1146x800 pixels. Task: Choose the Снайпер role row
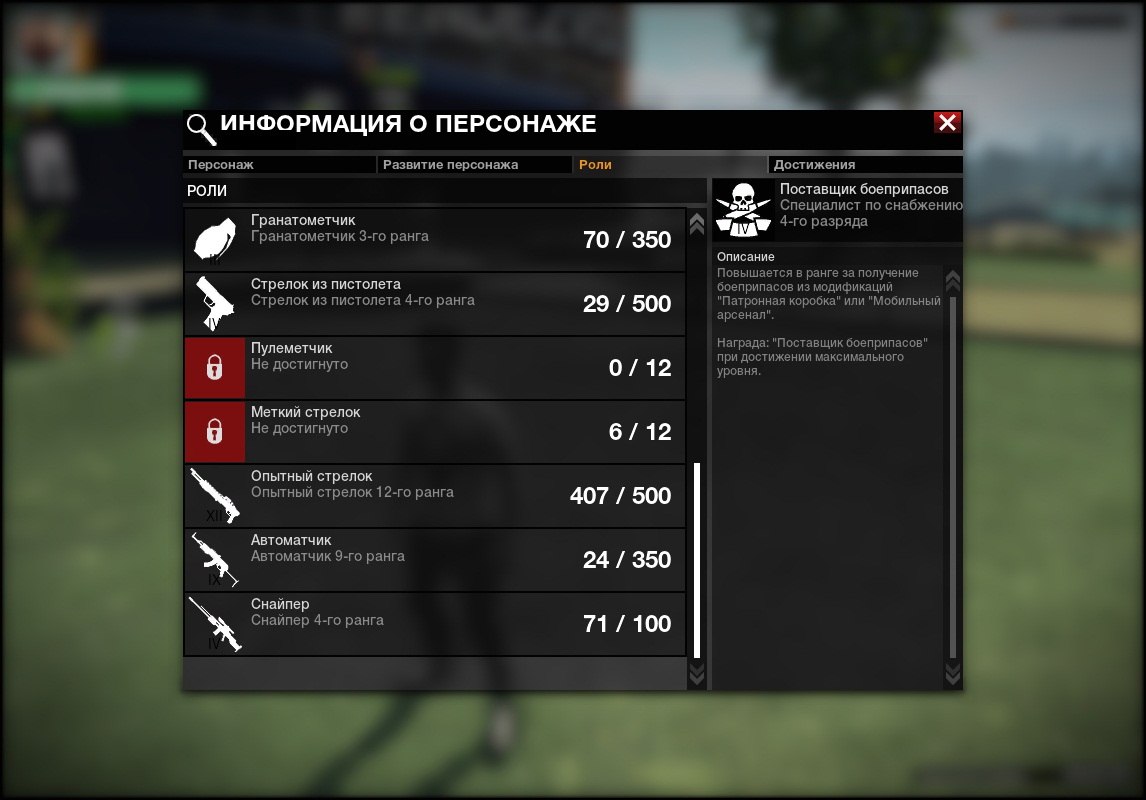pos(434,624)
